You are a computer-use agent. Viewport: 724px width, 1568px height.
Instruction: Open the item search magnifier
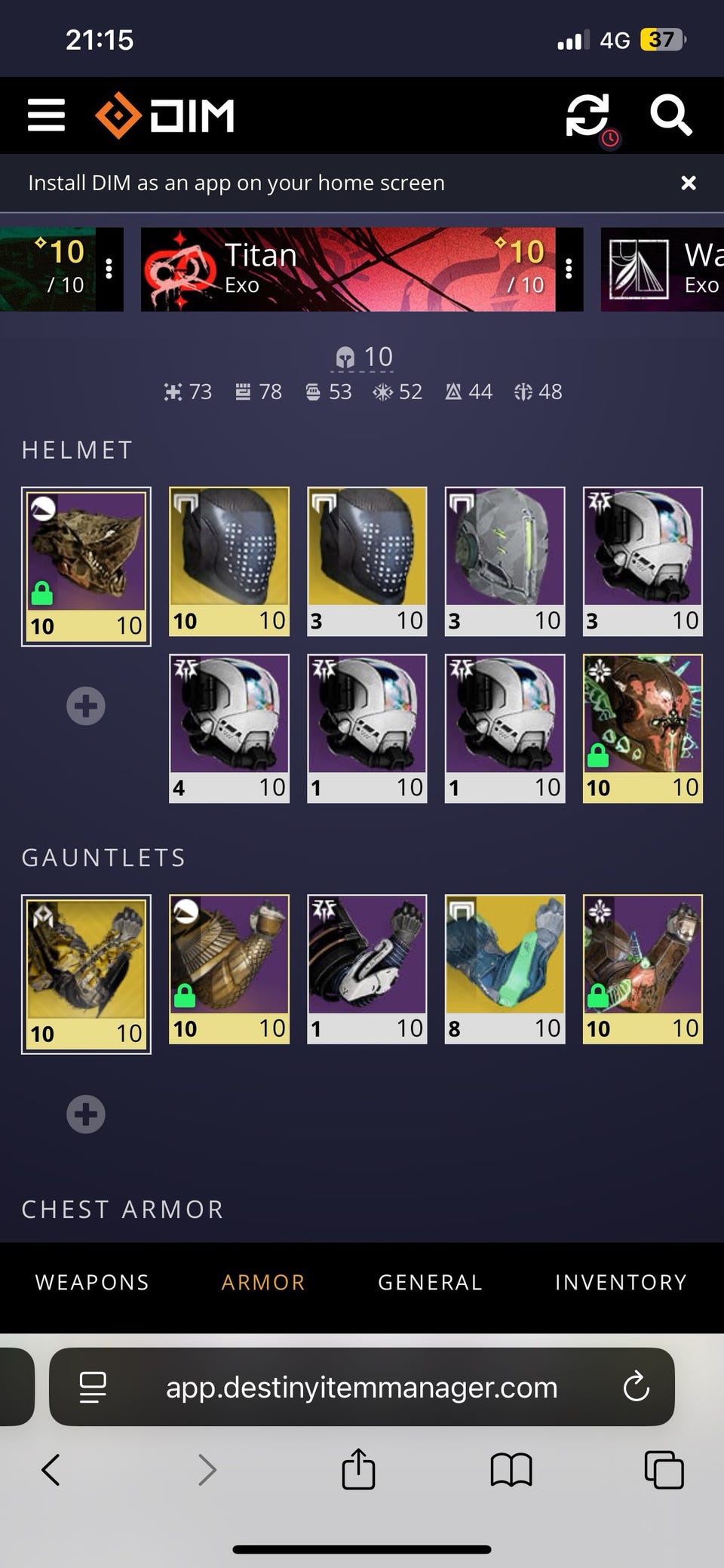(x=670, y=115)
